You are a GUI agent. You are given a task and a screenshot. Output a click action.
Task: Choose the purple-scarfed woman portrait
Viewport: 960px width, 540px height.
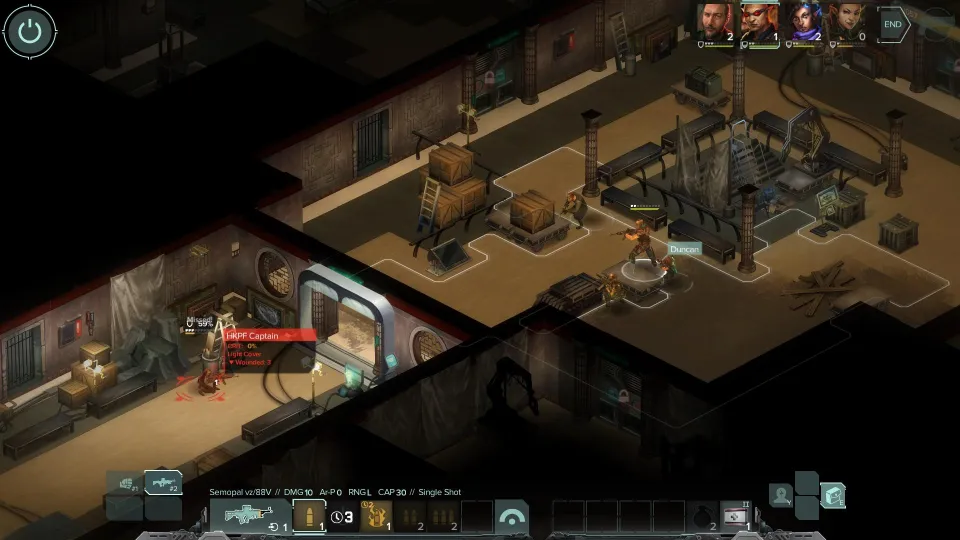tap(803, 21)
